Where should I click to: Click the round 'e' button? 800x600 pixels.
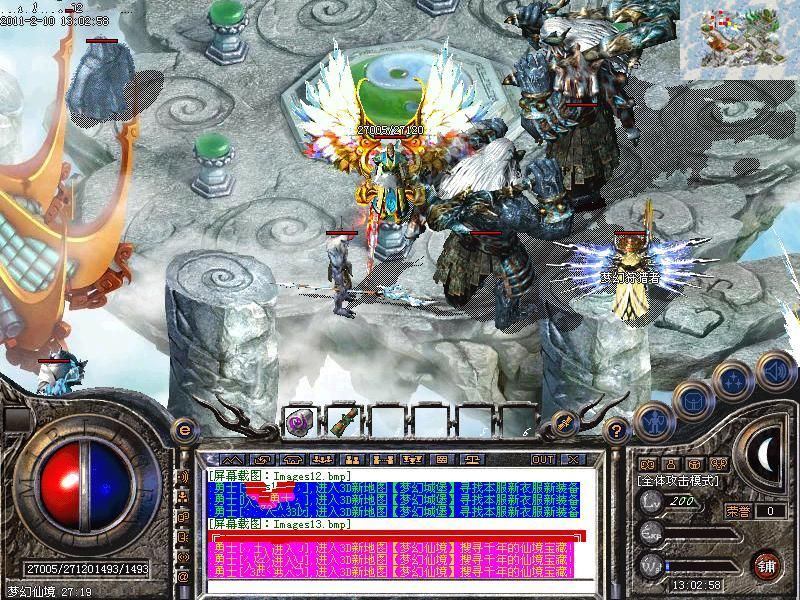[183, 430]
